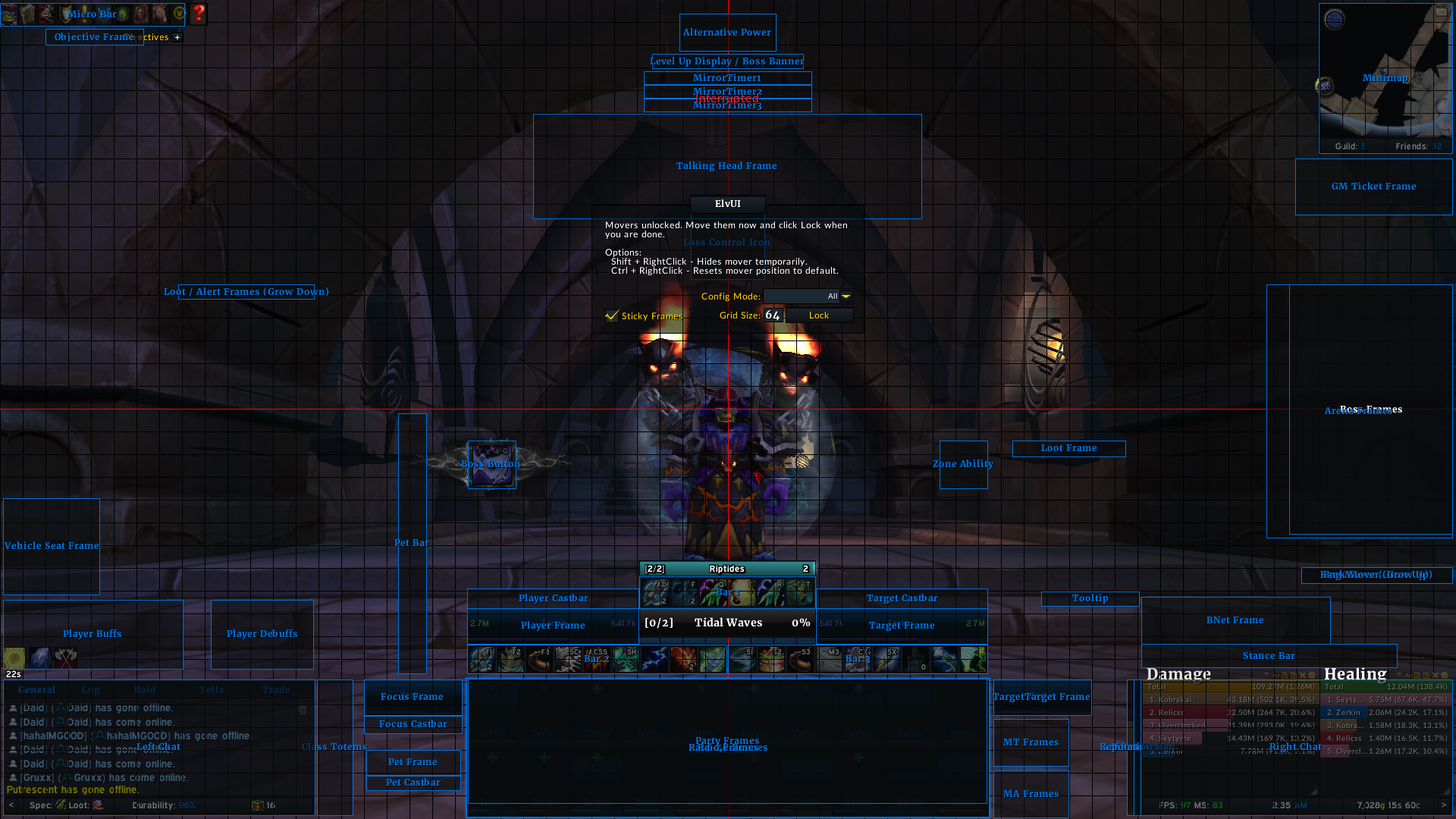Click the Lock button in the ElvUI panel
The image size is (1456, 819).
[x=819, y=315]
